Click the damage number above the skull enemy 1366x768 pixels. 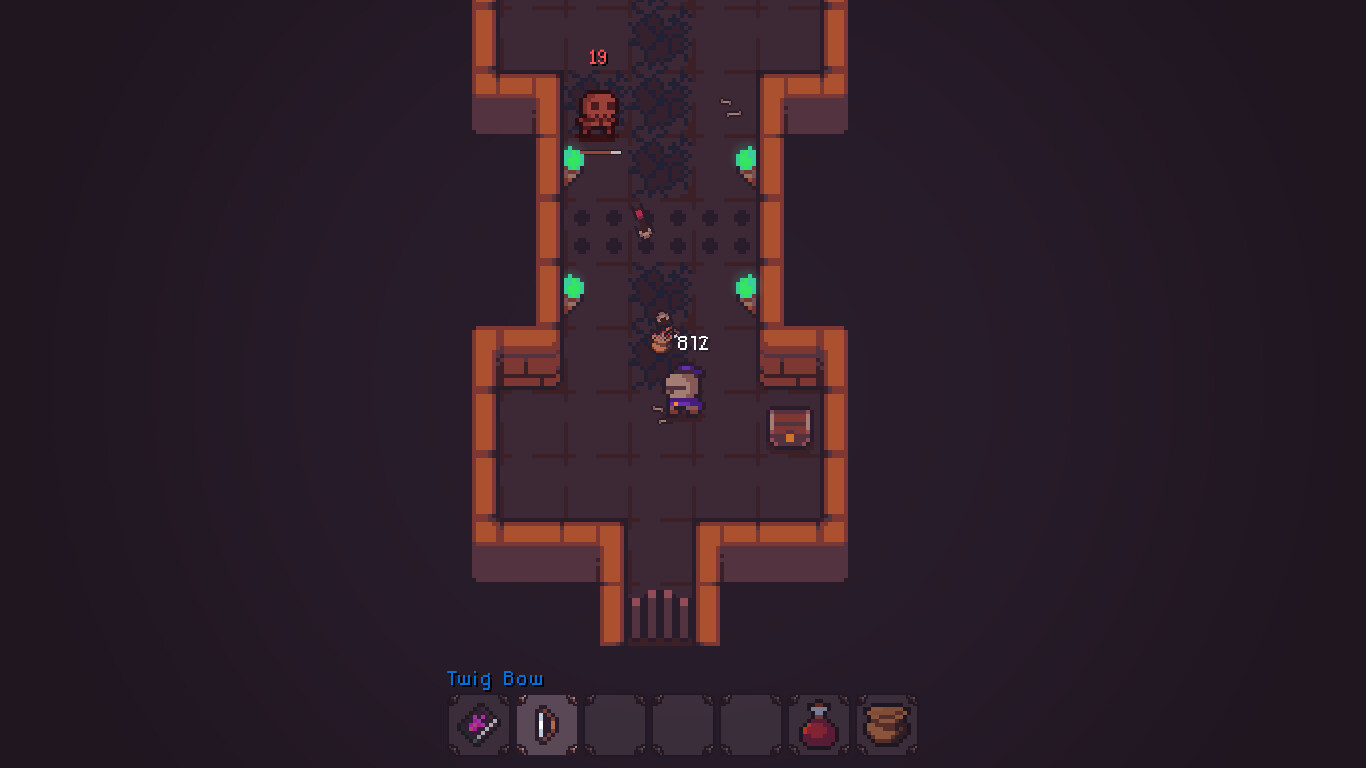[598, 57]
